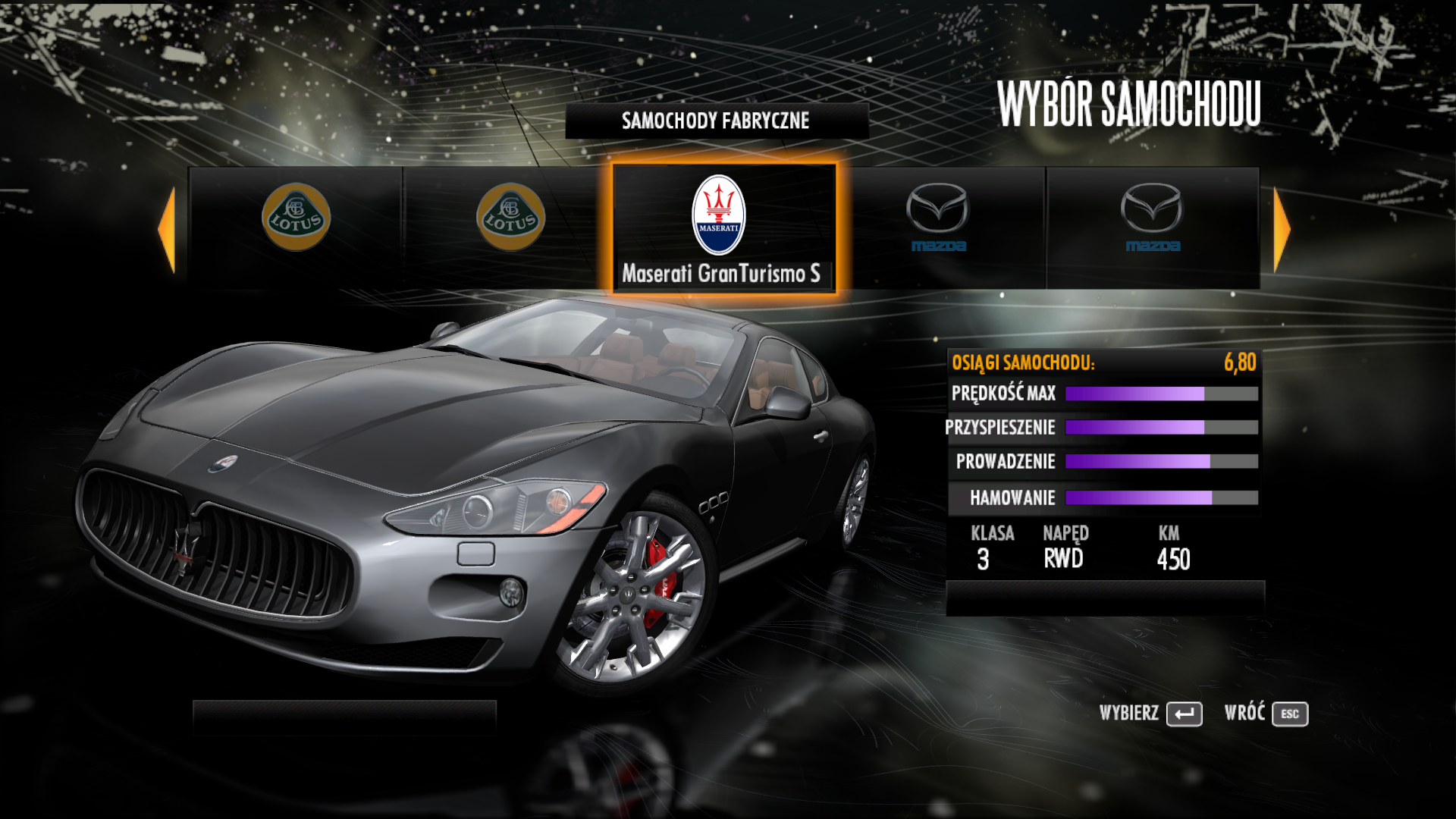Screen dimensions: 1456x819
Task: Select the Maserati GranTurismo S tile
Action: pyautogui.click(x=724, y=227)
